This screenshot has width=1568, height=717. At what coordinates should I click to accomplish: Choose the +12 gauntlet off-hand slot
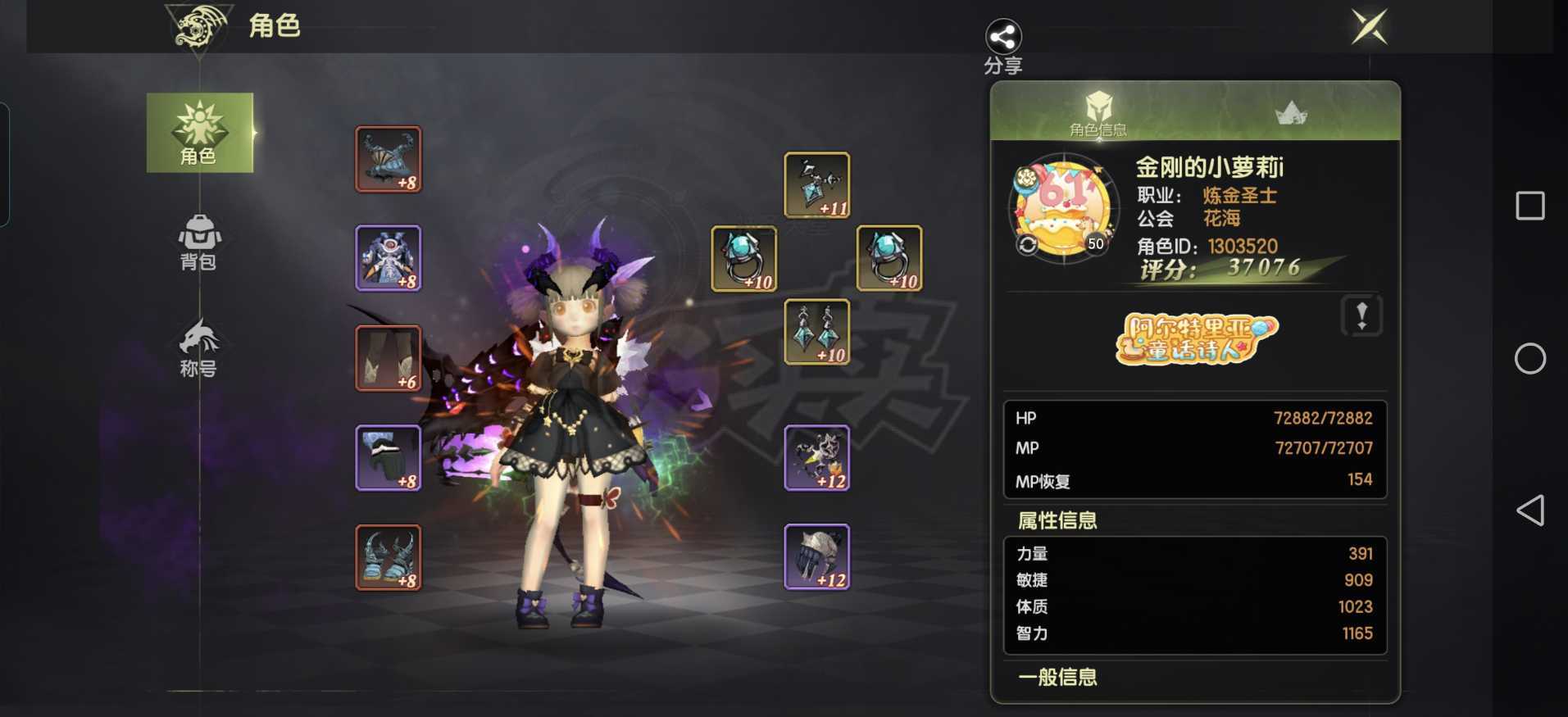click(817, 557)
